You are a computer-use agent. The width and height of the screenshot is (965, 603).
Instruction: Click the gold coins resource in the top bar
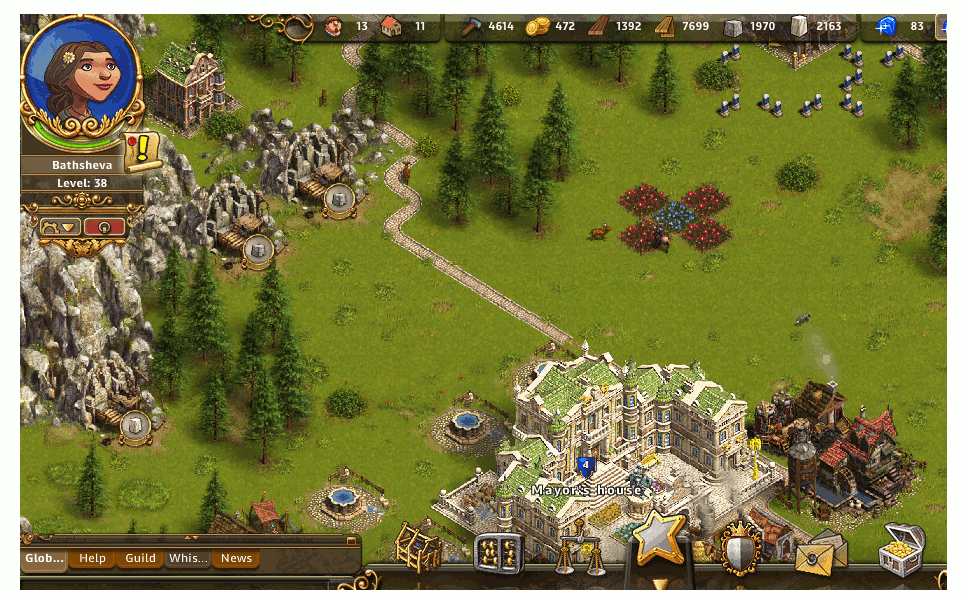[x=538, y=26]
